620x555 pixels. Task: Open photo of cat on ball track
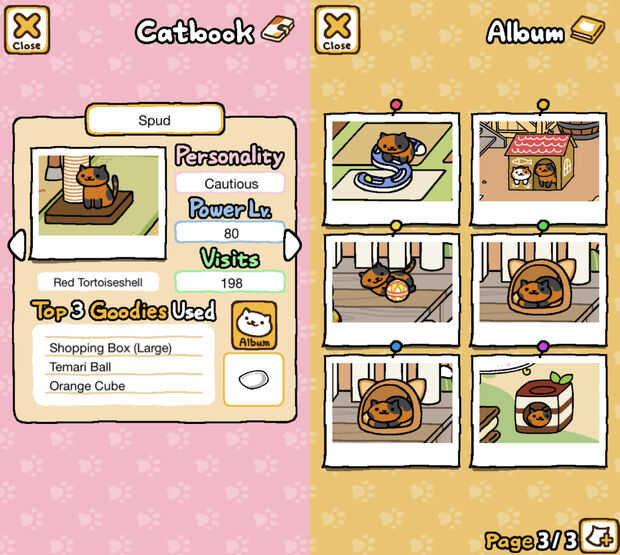tap(391, 165)
